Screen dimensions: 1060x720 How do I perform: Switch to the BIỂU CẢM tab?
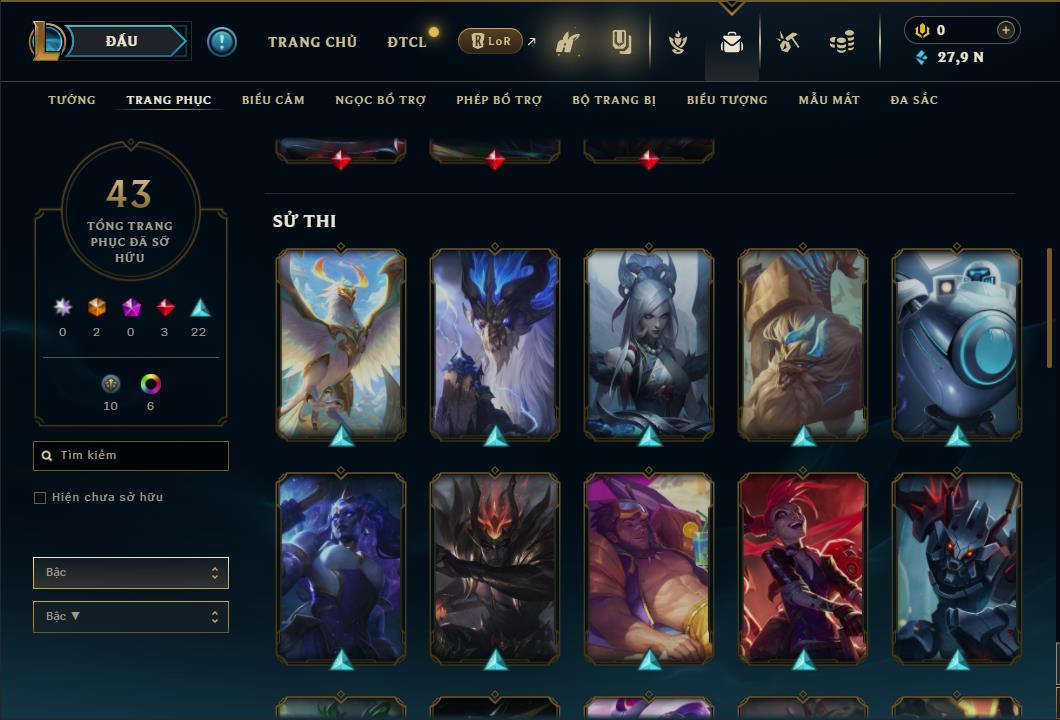273,100
